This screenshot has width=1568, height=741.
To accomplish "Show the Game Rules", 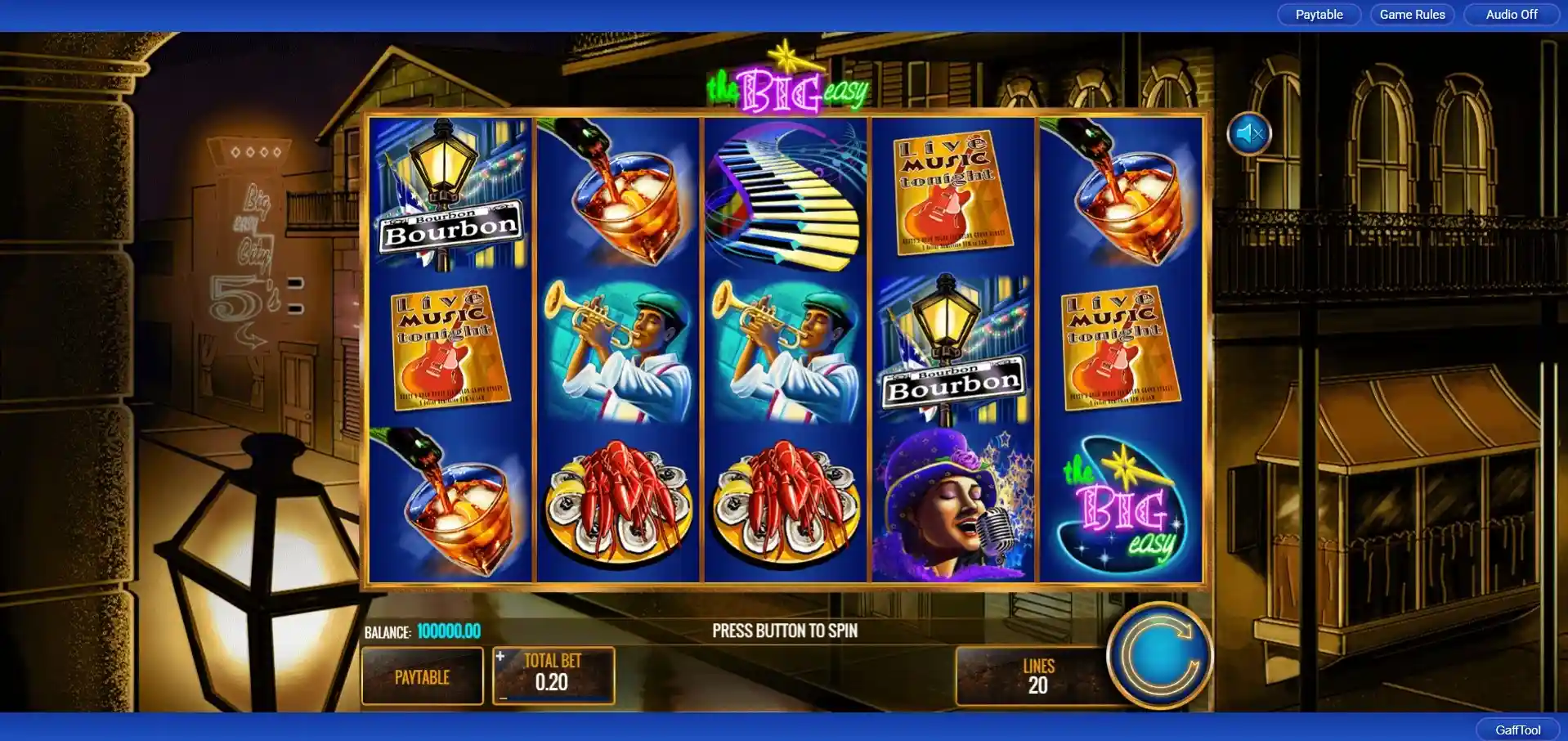I will [1412, 15].
